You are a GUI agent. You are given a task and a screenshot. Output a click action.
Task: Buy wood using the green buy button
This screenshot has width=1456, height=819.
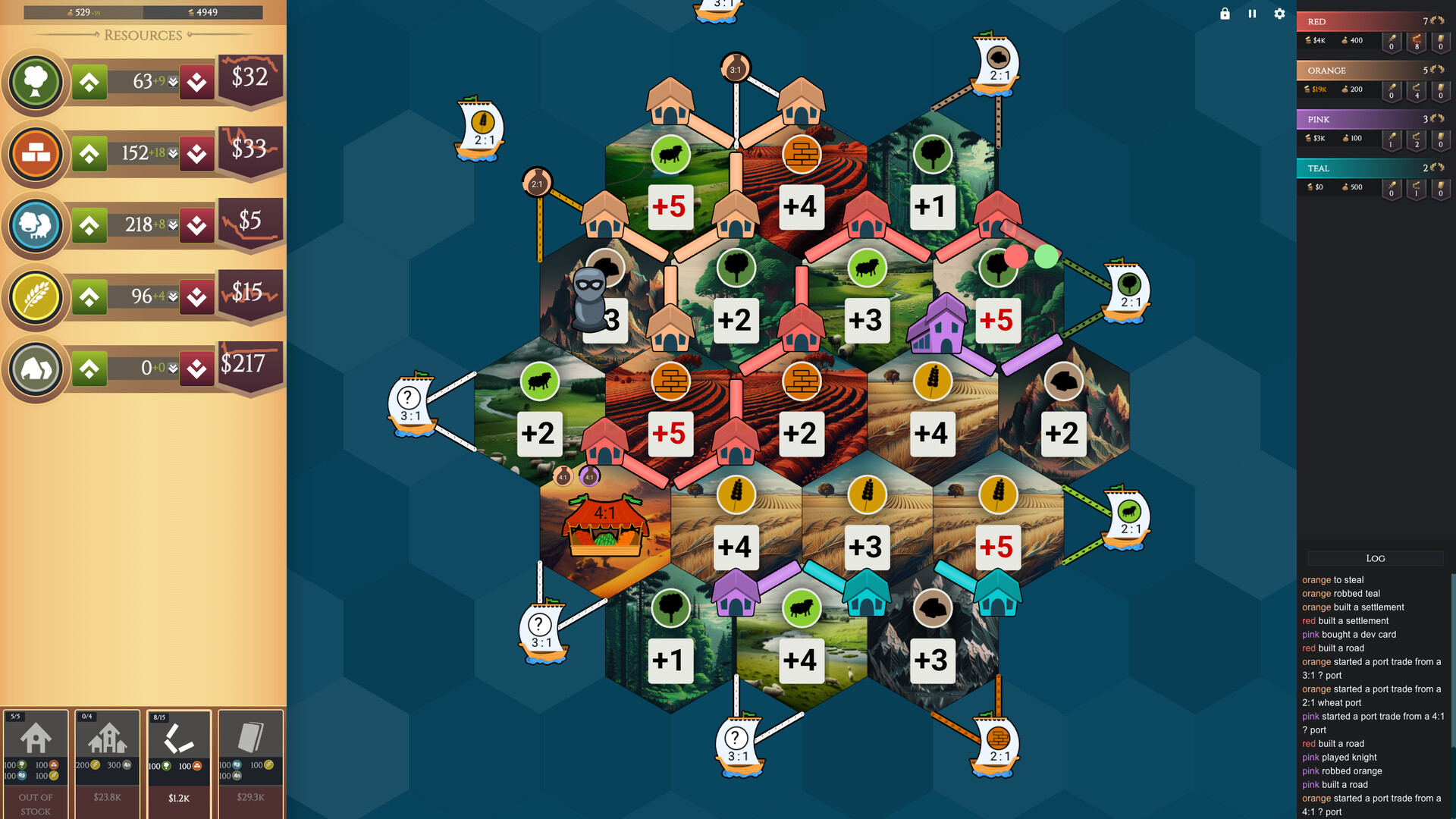89,82
